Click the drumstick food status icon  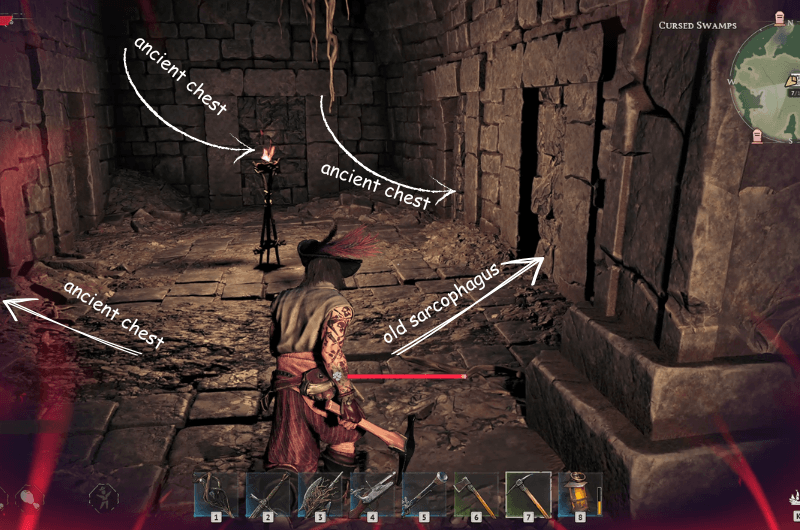point(31,495)
